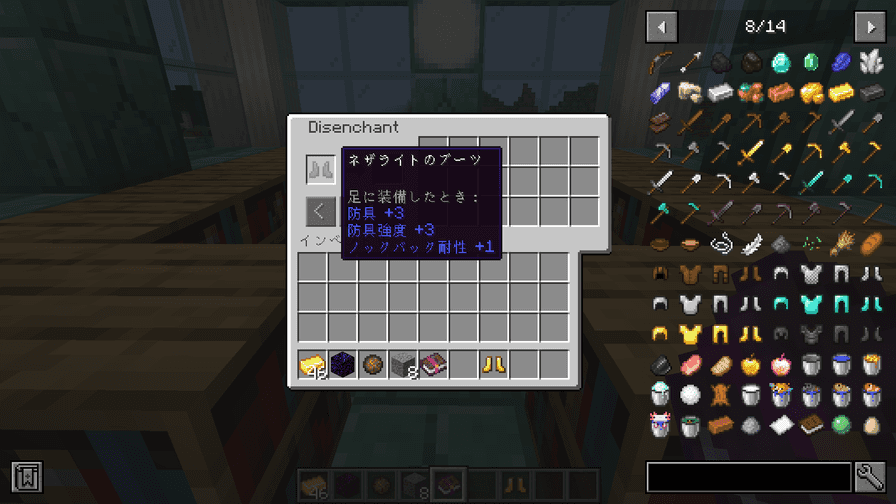Click the left arrow button in Disenchant panel
Viewport: 896px width, 504px height.
pos(320,211)
